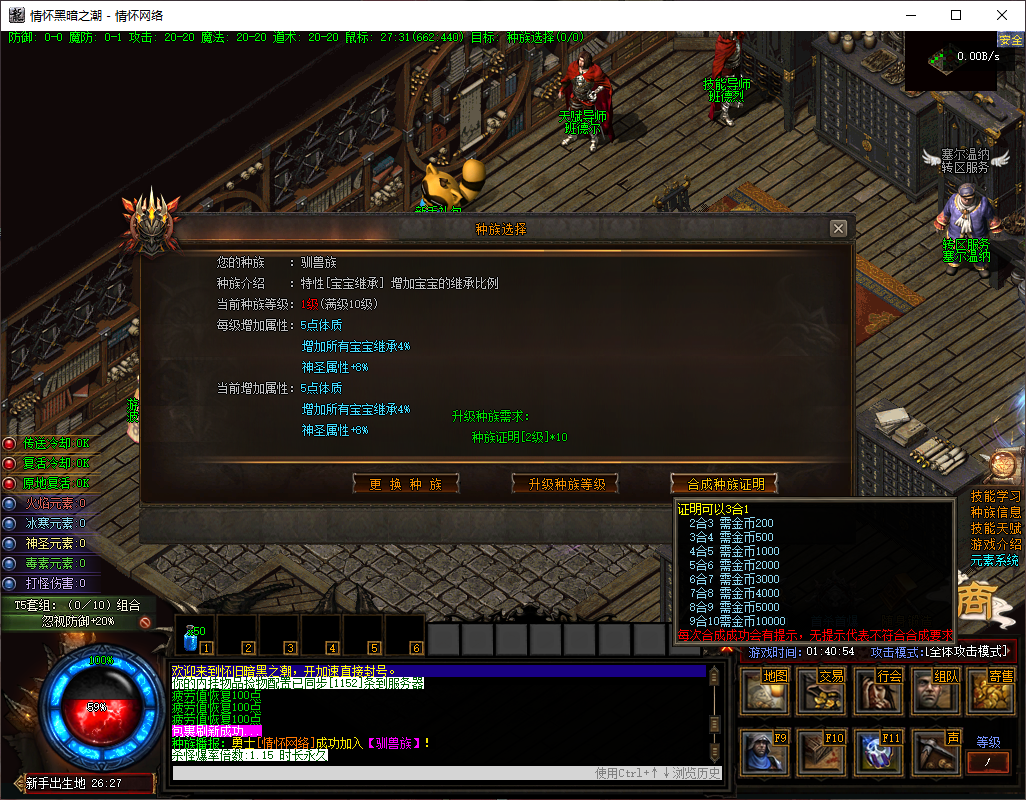Open the 地图 map icon
Viewport: 1026px width, 800px height.
click(764, 691)
